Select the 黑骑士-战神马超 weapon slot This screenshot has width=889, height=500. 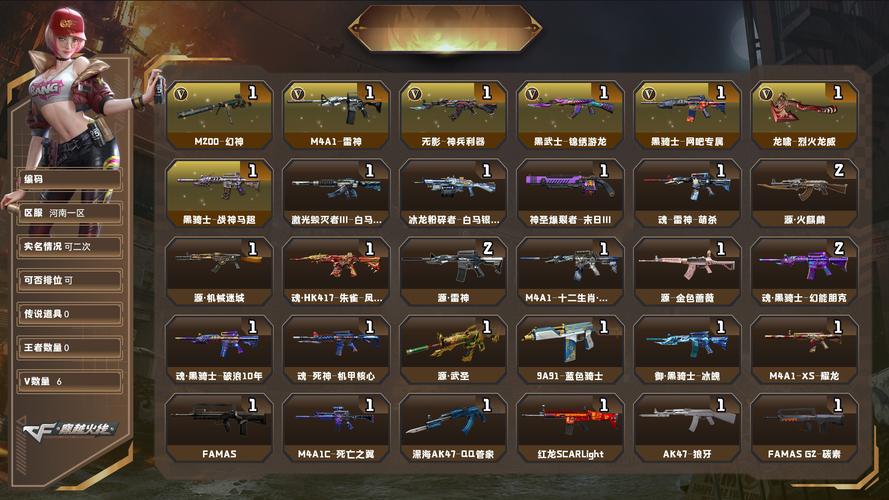coord(219,190)
